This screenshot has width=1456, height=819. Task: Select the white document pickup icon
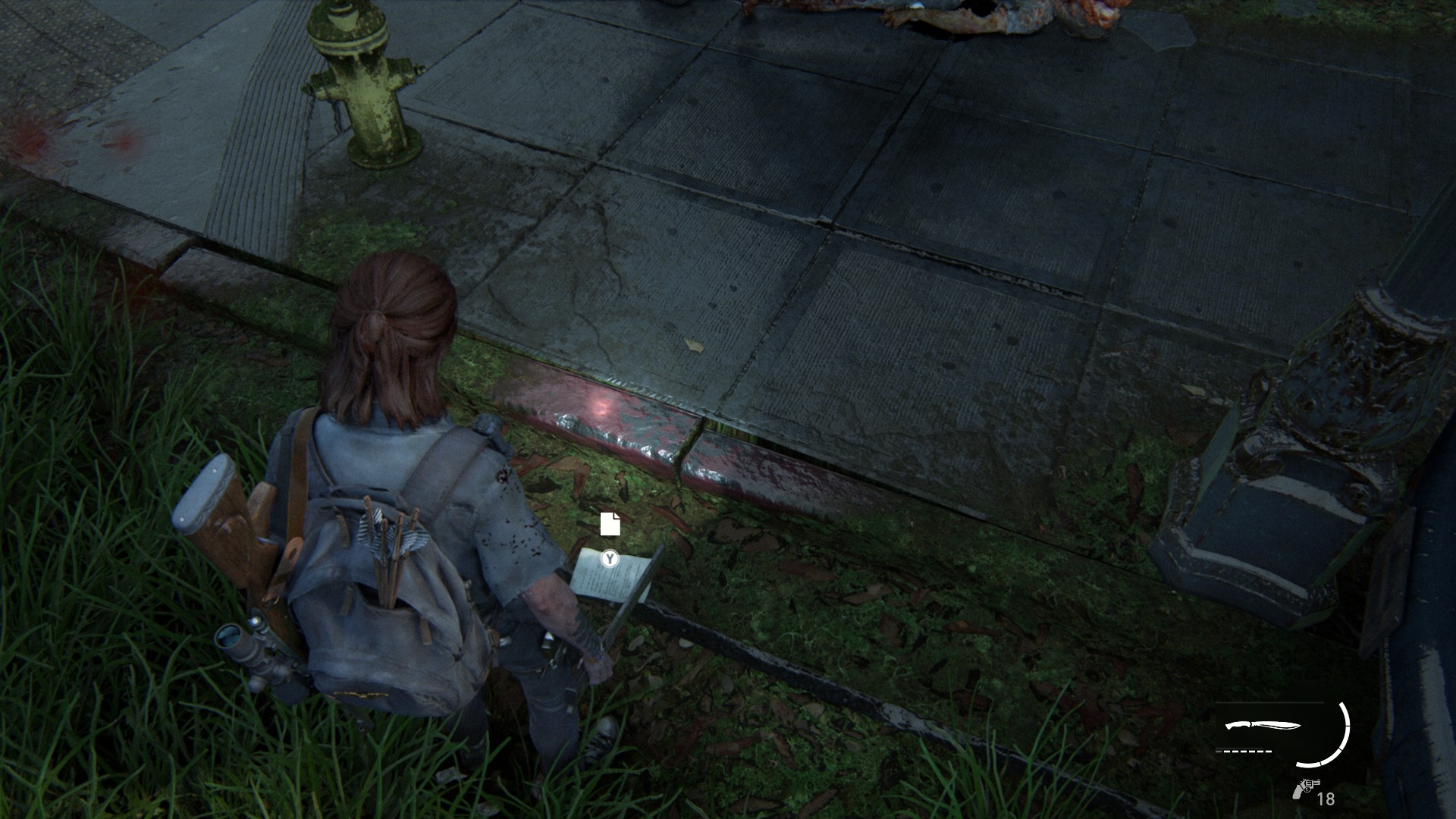pos(610,524)
